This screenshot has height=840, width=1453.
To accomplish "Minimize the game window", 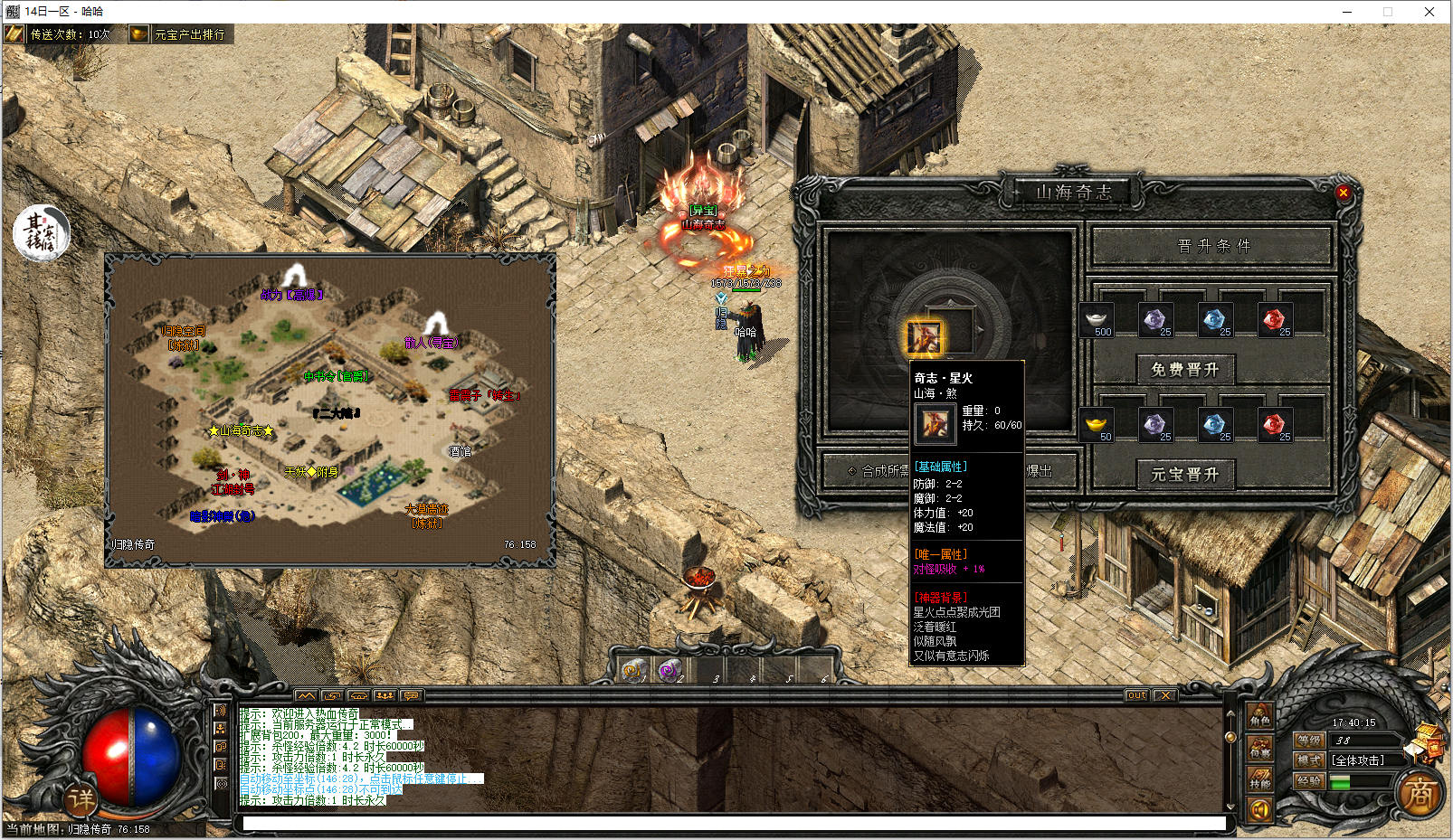I will pyautogui.click(x=1347, y=12).
